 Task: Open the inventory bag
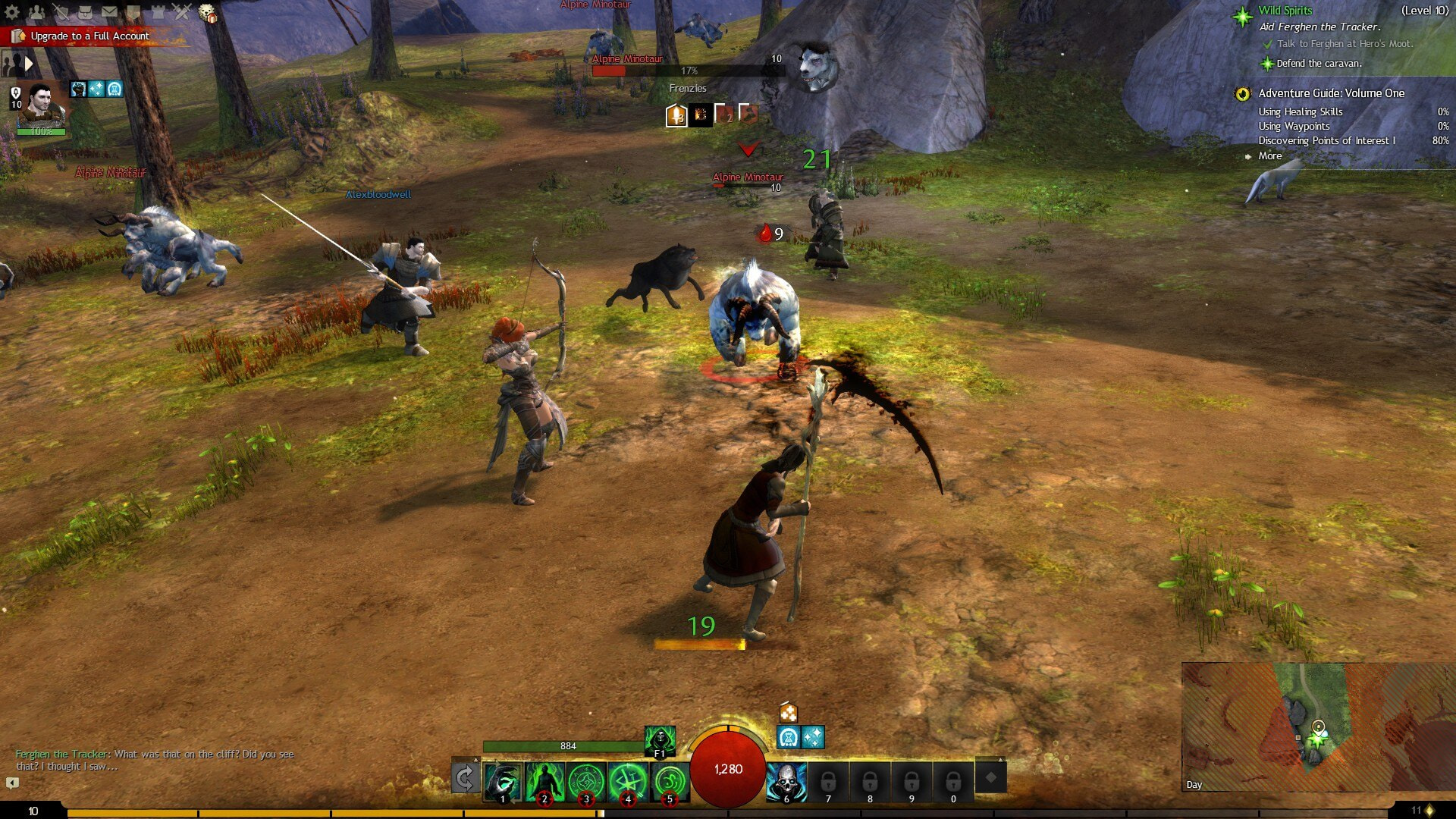tap(85, 11)
